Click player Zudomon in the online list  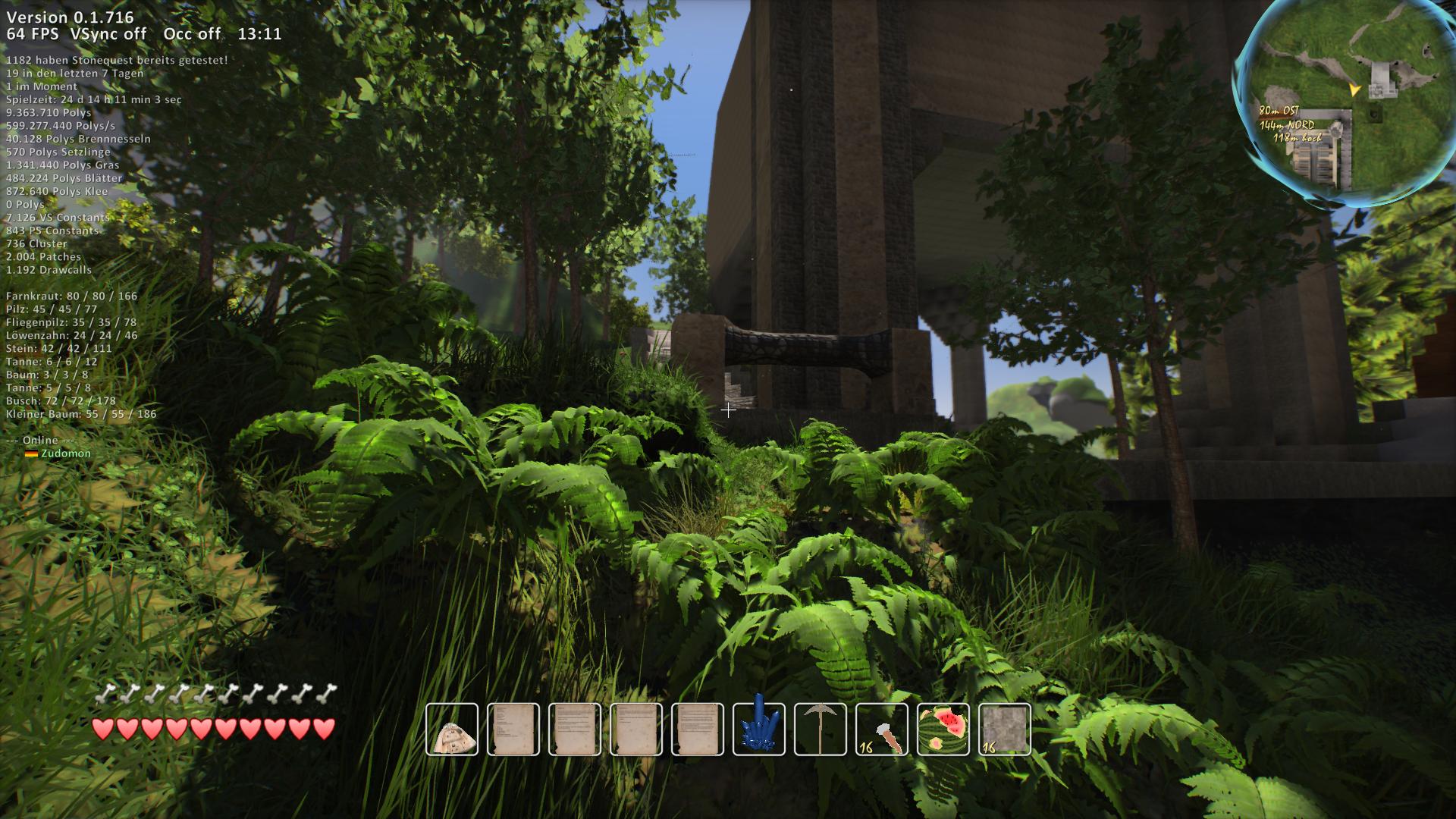65,453
